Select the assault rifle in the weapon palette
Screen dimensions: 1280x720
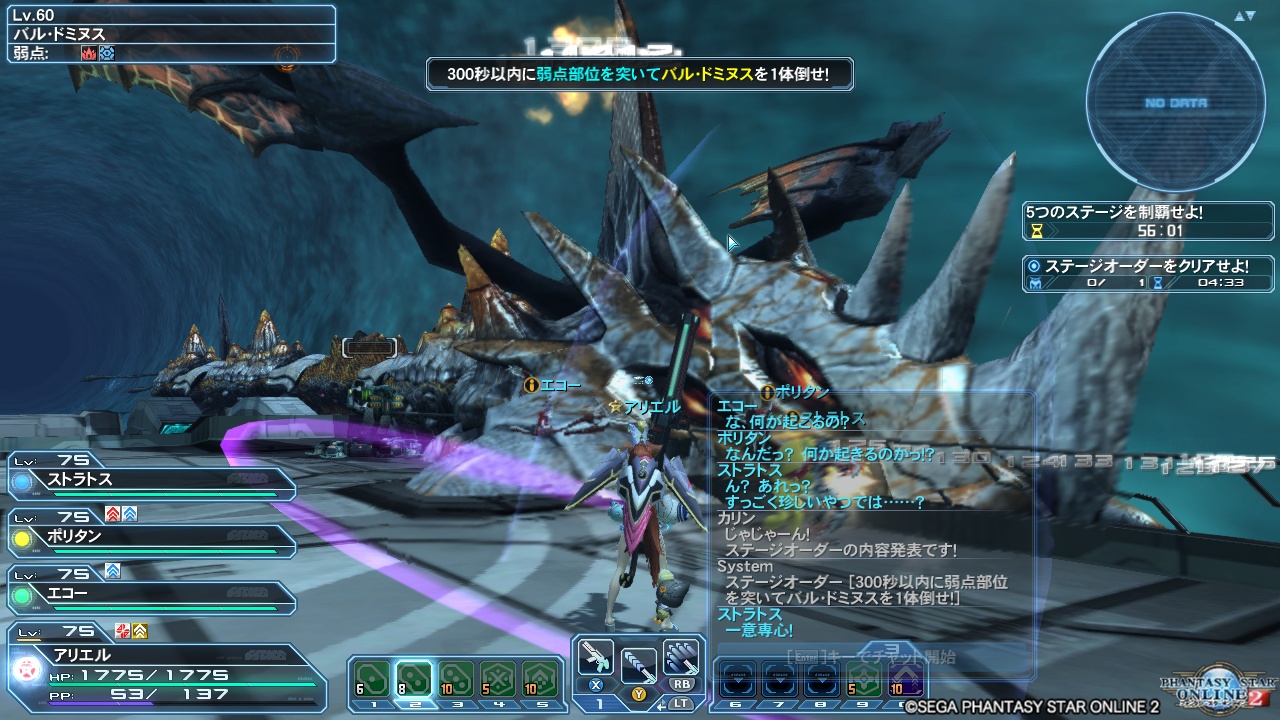coord(597,657)
